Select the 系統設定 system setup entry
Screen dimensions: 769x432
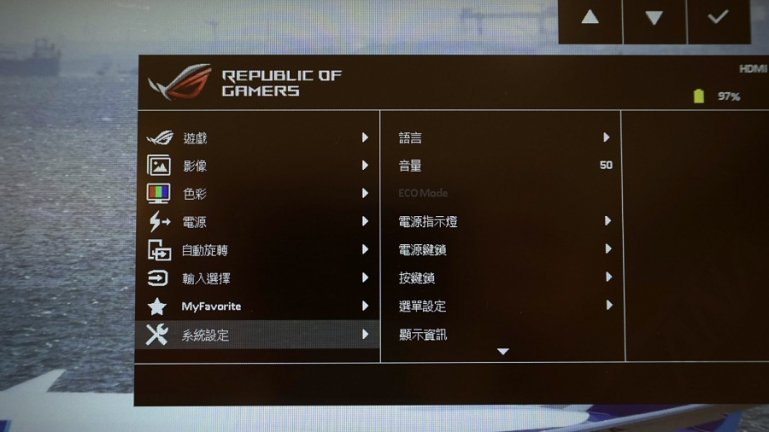[x=206, y=335]
